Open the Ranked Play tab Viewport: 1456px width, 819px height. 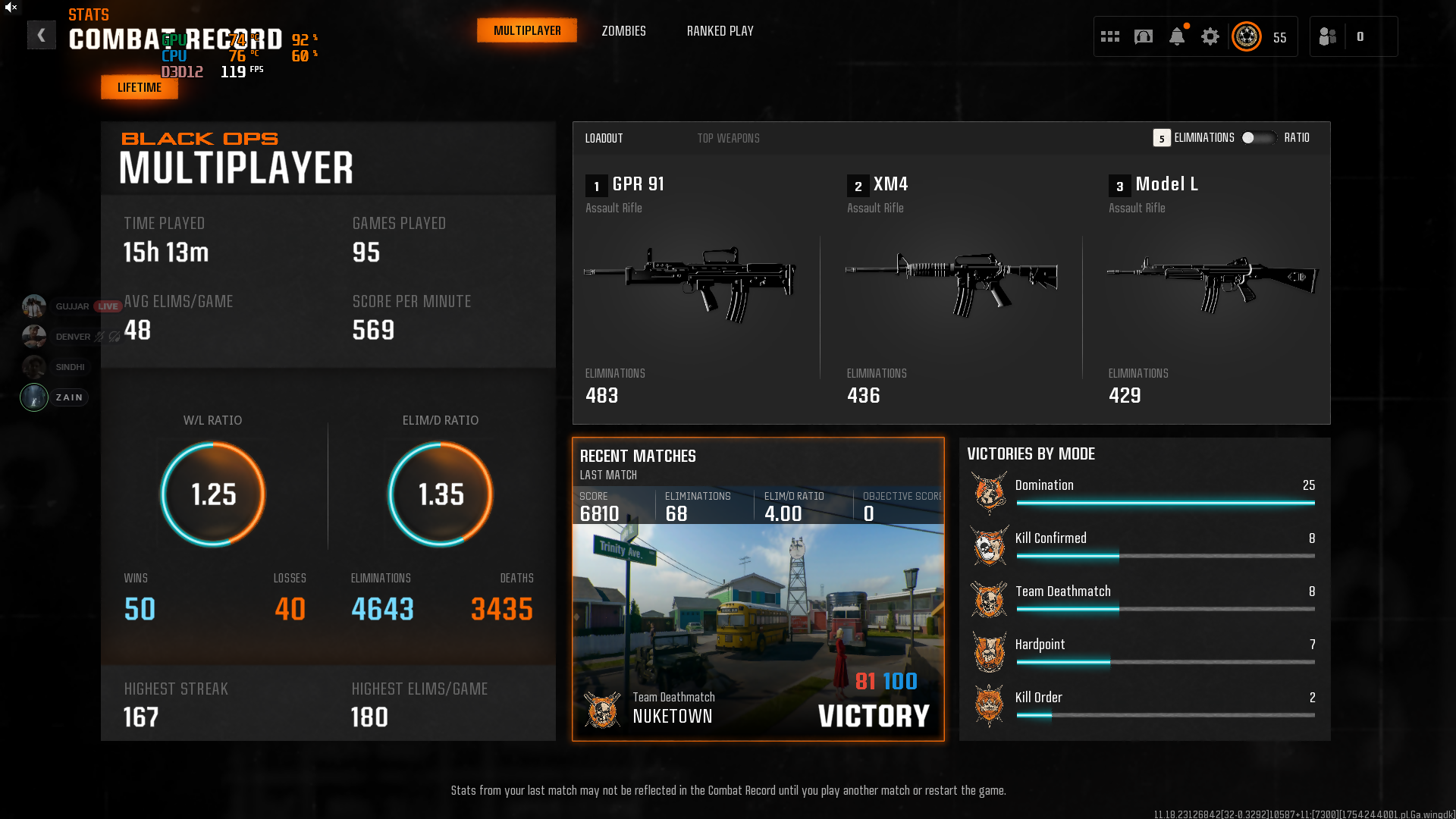(720, 31)
